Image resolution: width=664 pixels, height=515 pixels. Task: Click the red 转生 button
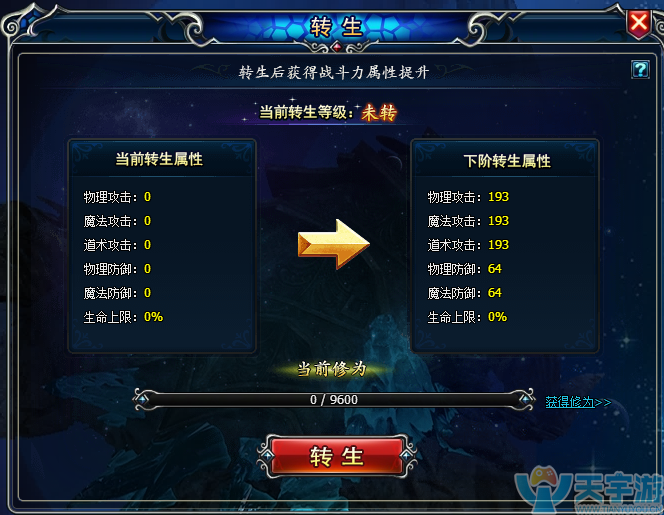click(x=336, y=457)
